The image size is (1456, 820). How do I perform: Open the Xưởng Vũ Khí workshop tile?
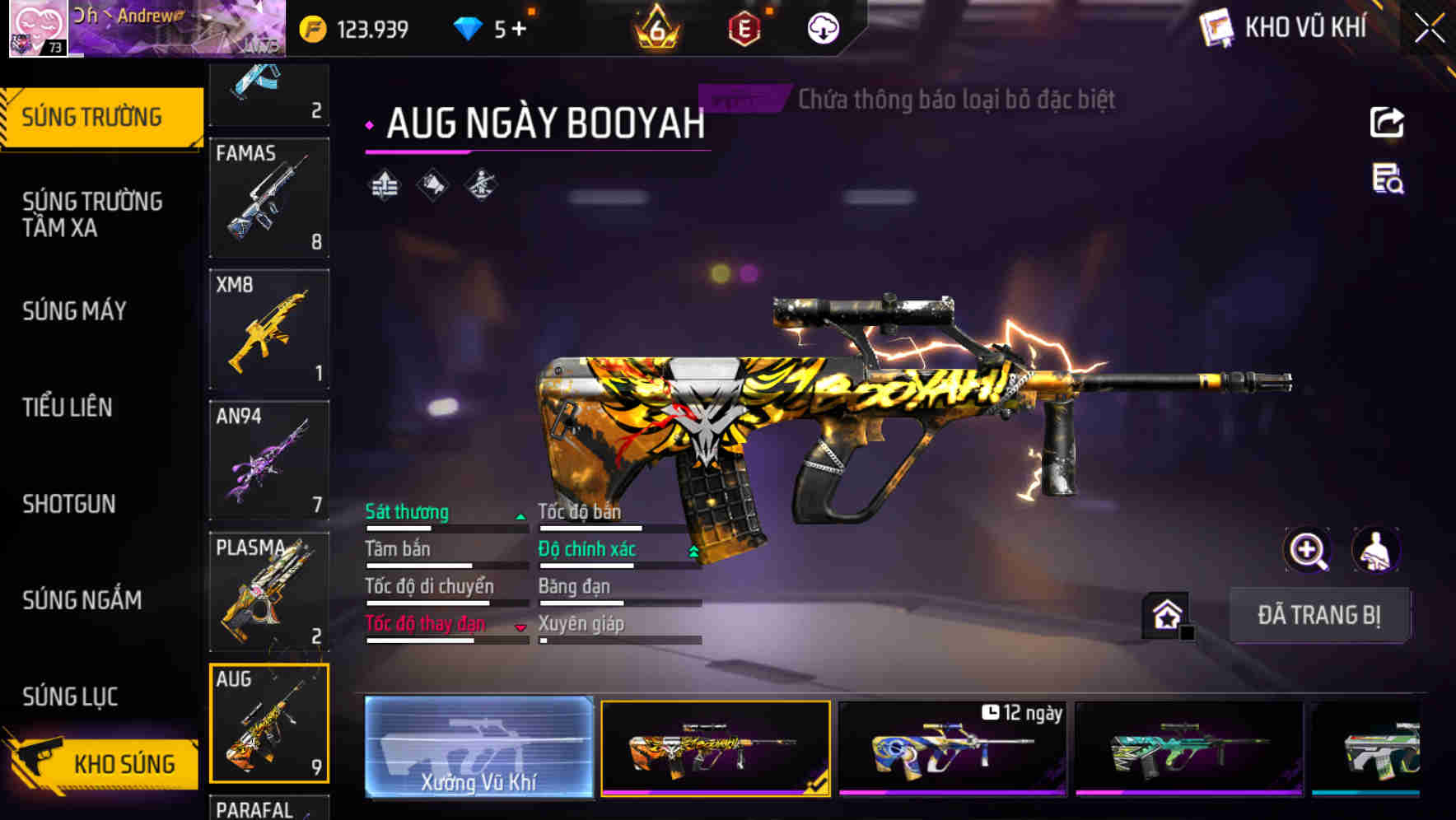(x=478, y=748)
